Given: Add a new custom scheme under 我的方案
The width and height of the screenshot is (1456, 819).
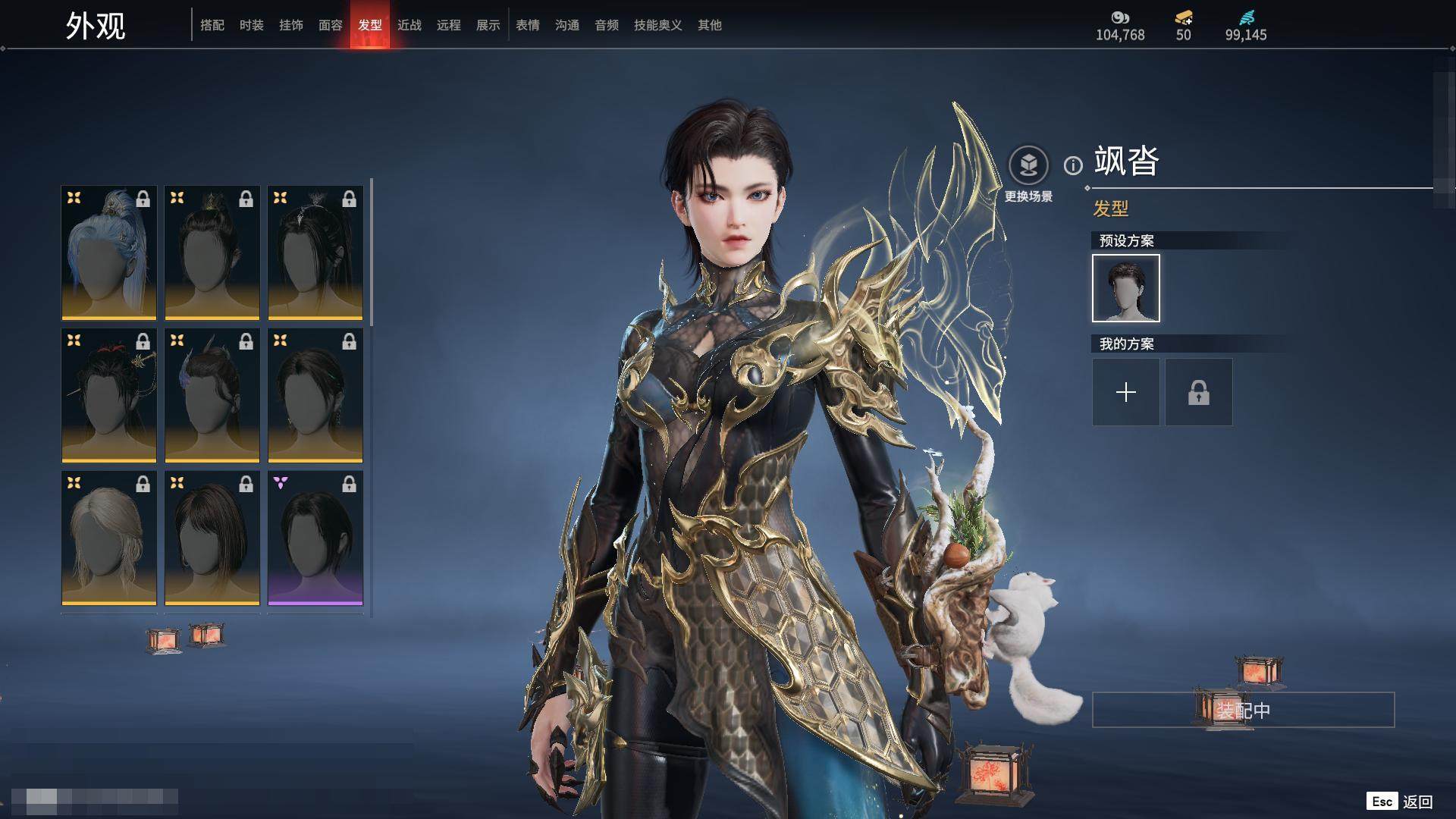Looking at the screenshot, I should [x=1126, y=392].
